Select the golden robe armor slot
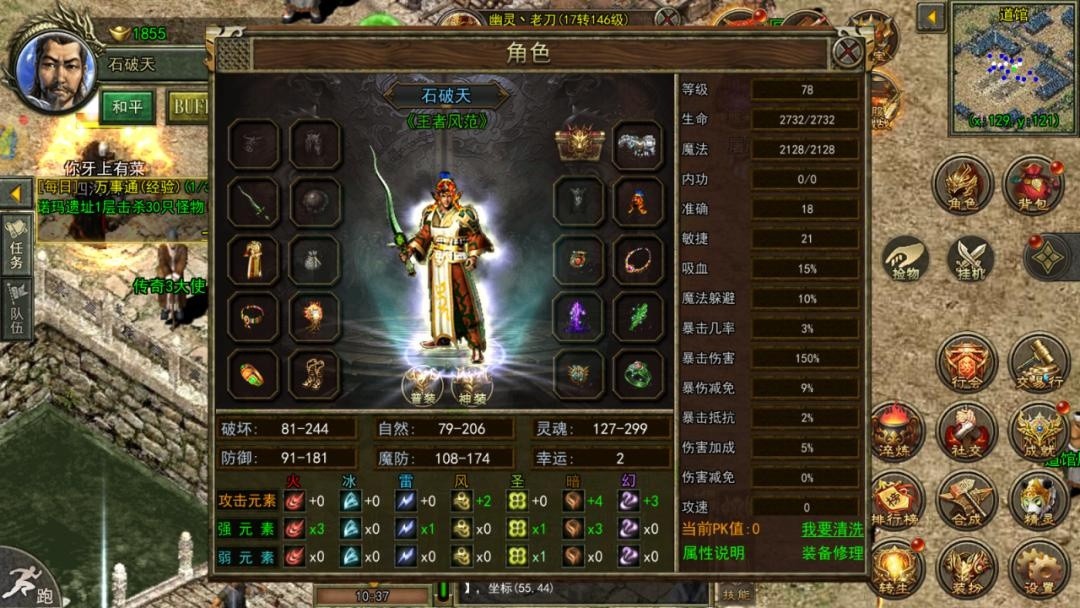This screenshot has height=608, width=1080. point(253,260)
